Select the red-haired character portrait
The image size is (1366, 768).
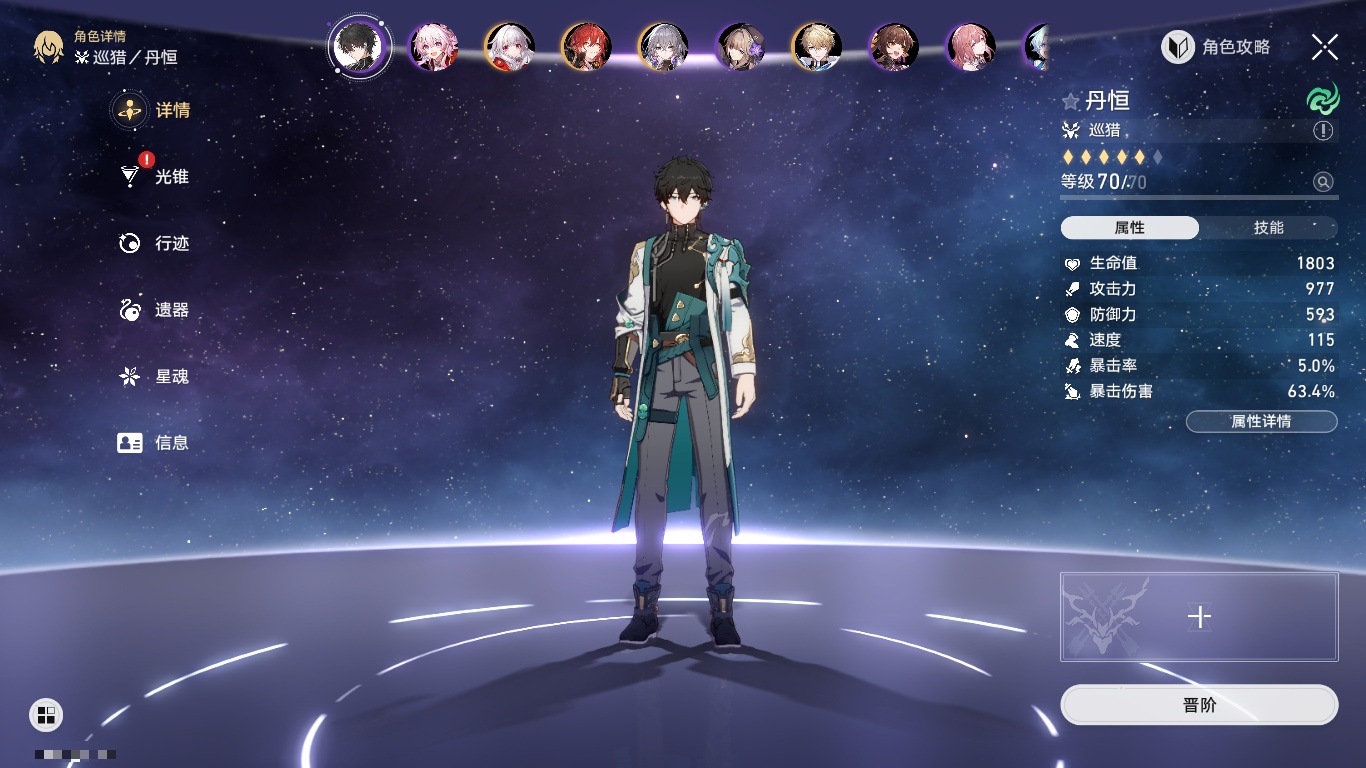(586, 47)
